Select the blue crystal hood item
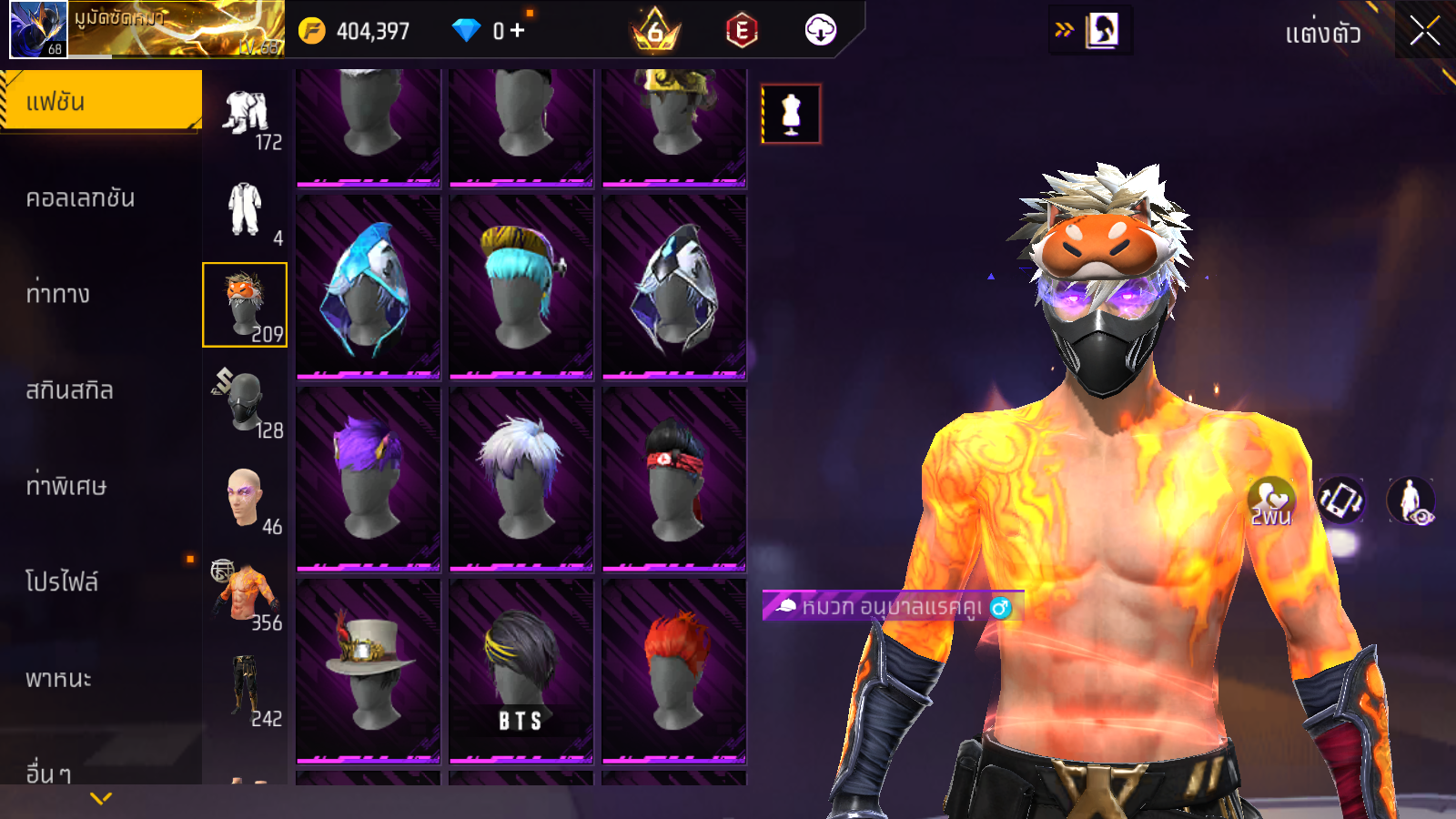The image size is (1456, 819). (x=369, y=286)
